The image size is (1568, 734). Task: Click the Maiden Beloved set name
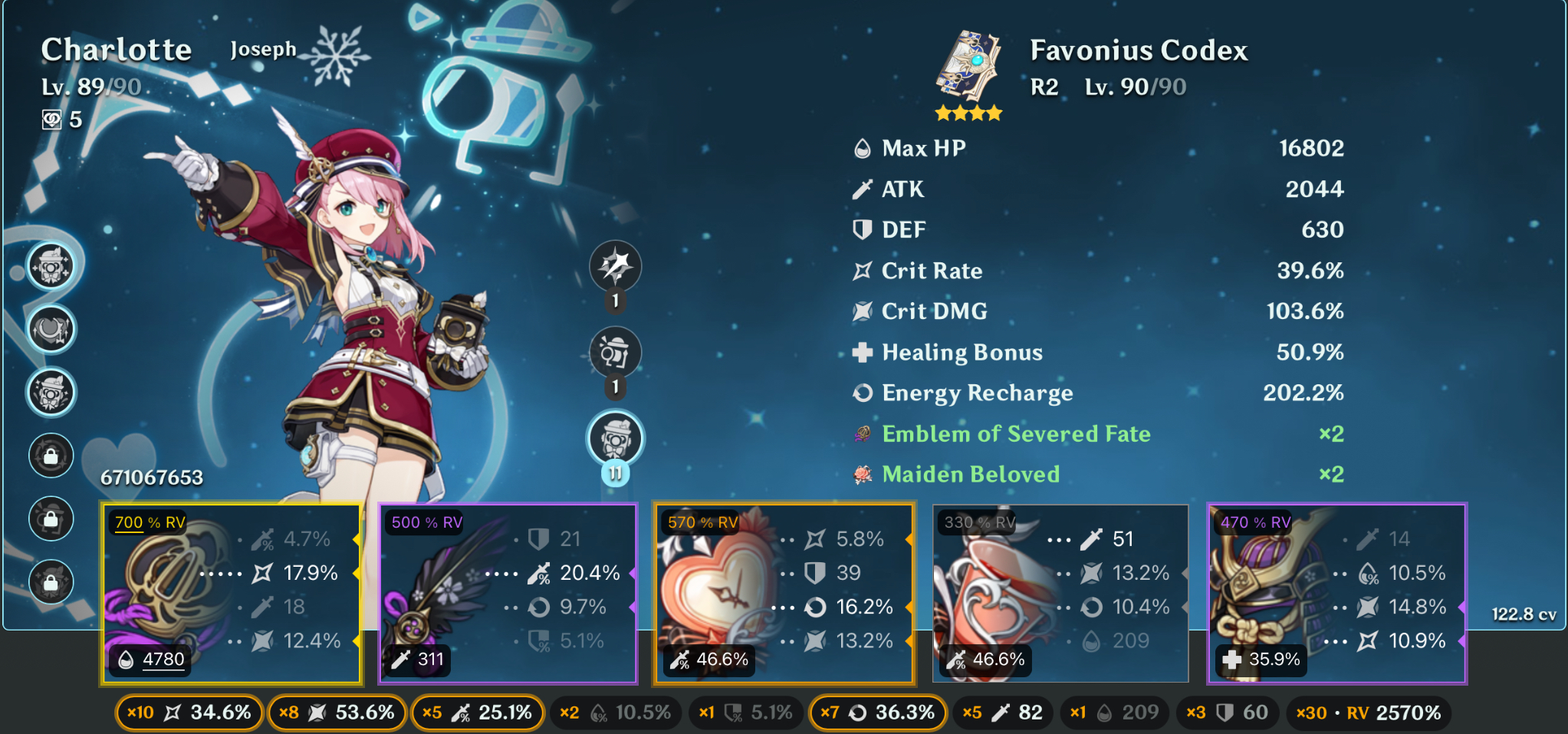[971, 475]
